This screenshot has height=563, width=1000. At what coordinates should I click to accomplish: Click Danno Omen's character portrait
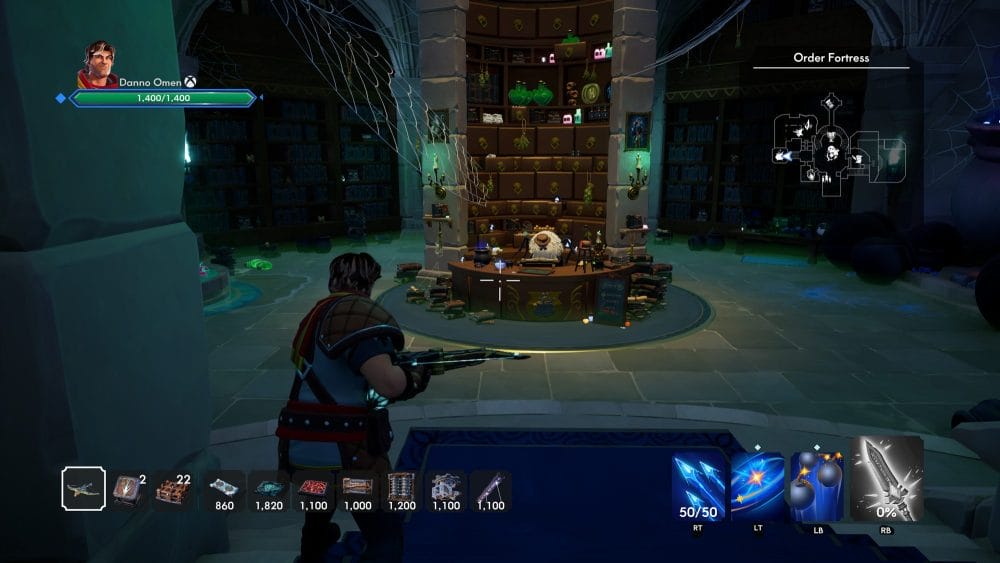[97, 65]
